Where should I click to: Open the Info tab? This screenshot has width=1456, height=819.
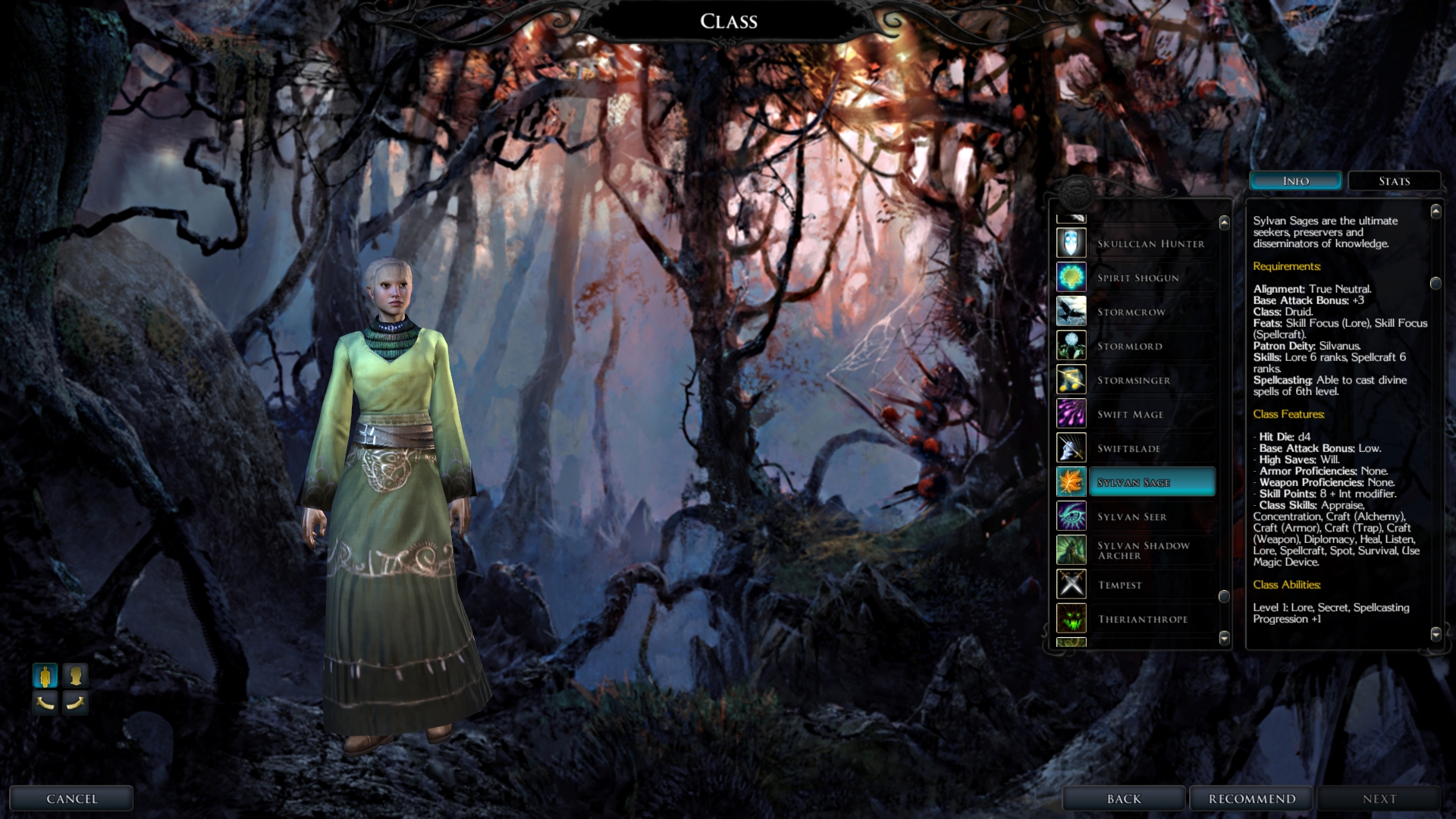pos(1295,181)
